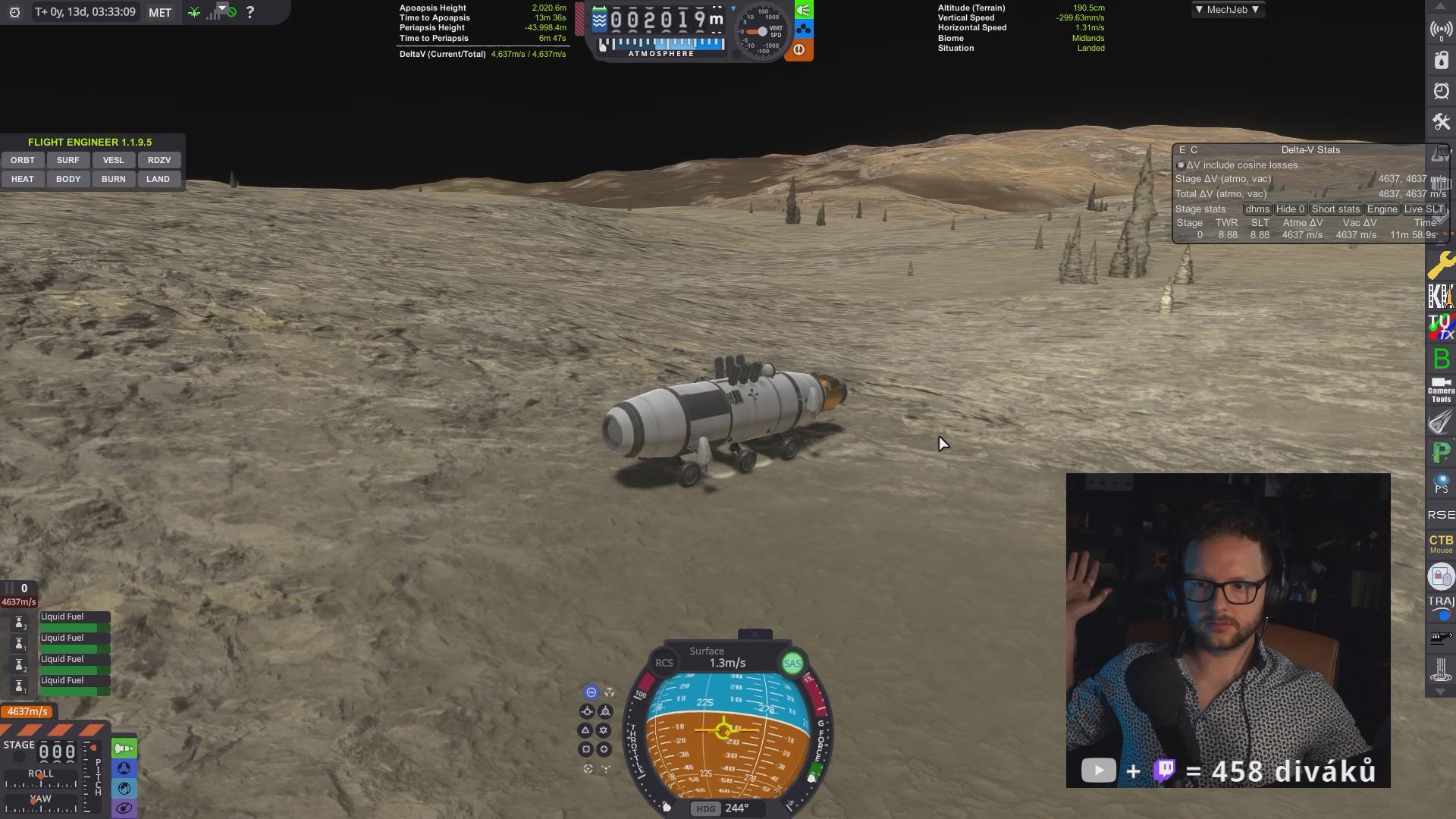Enable ΔV include cosine losses option

click(x=1181, y=165)
